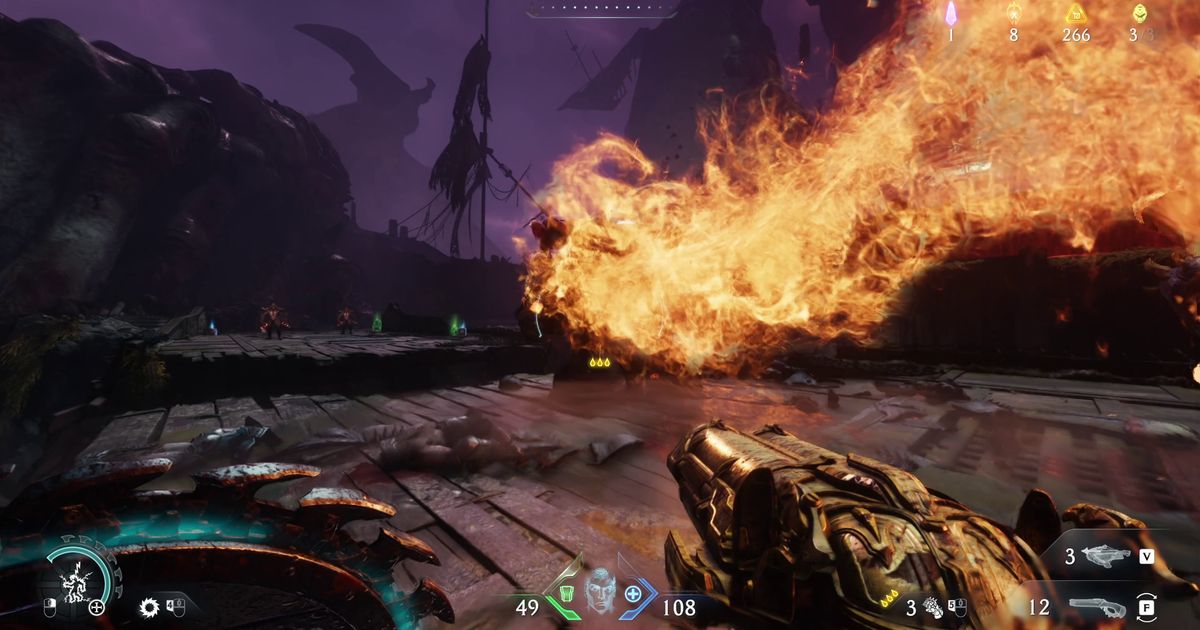Click the orange ruby resource icon
Viewport: 1200px width, 630px height.
click(x=1013, y=13)
